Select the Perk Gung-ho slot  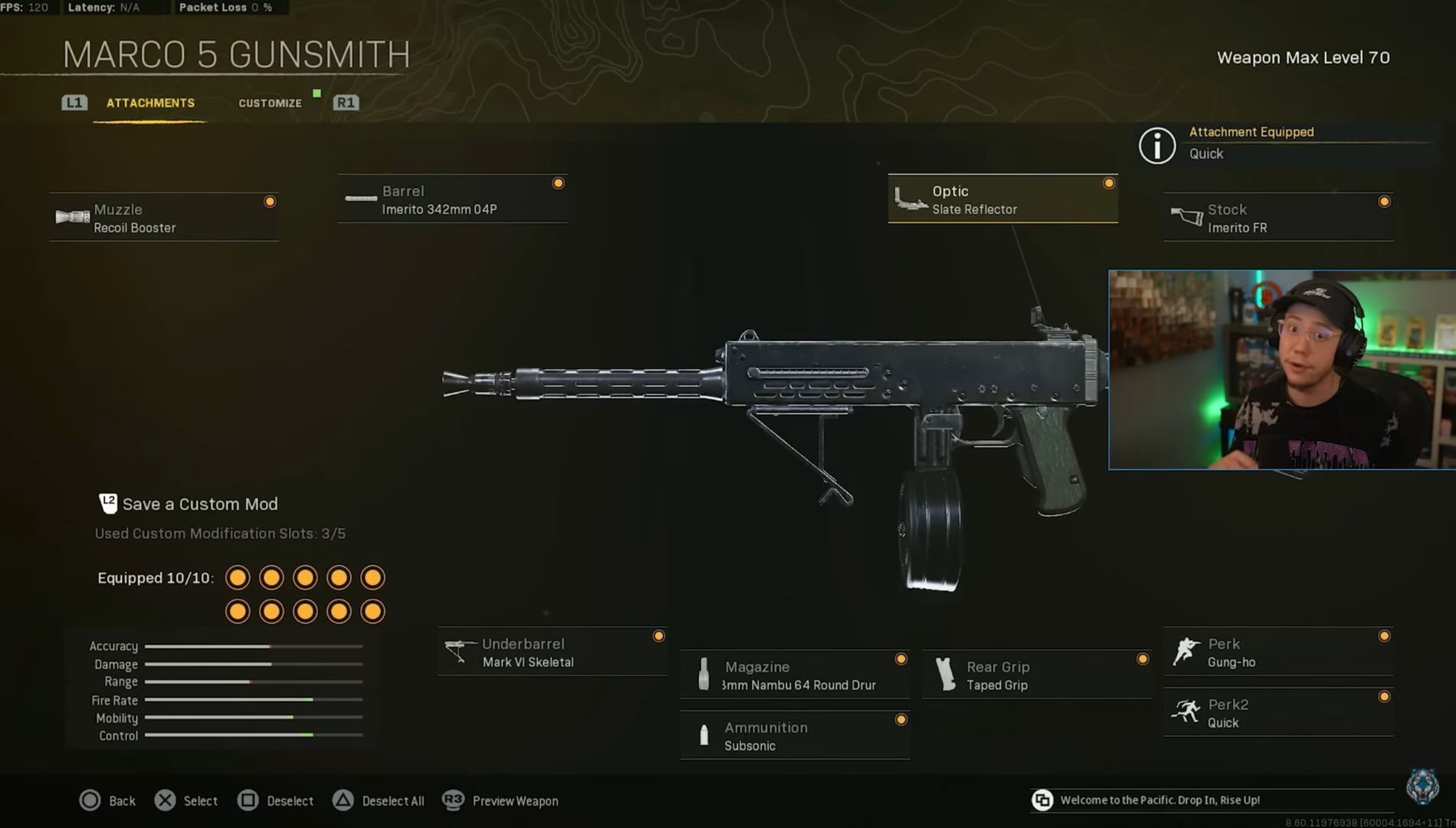coord(1277,652)
